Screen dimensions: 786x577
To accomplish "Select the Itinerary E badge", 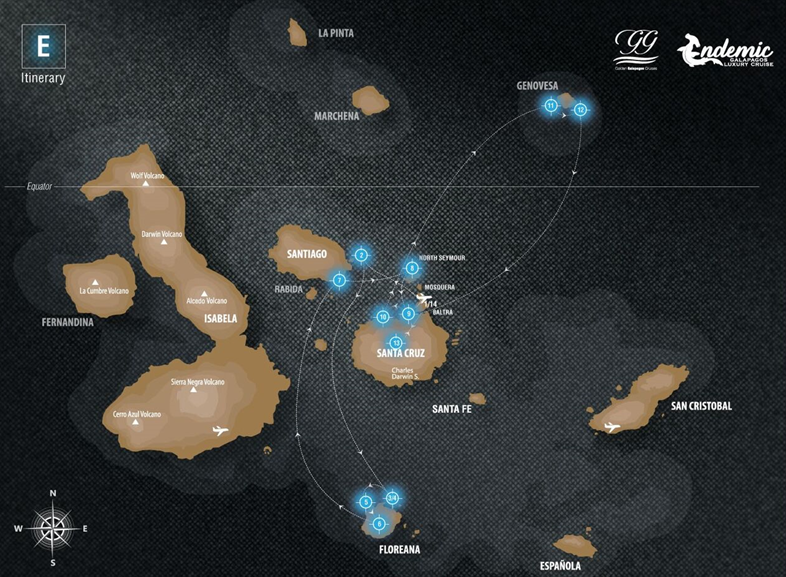I will [43, 46].
